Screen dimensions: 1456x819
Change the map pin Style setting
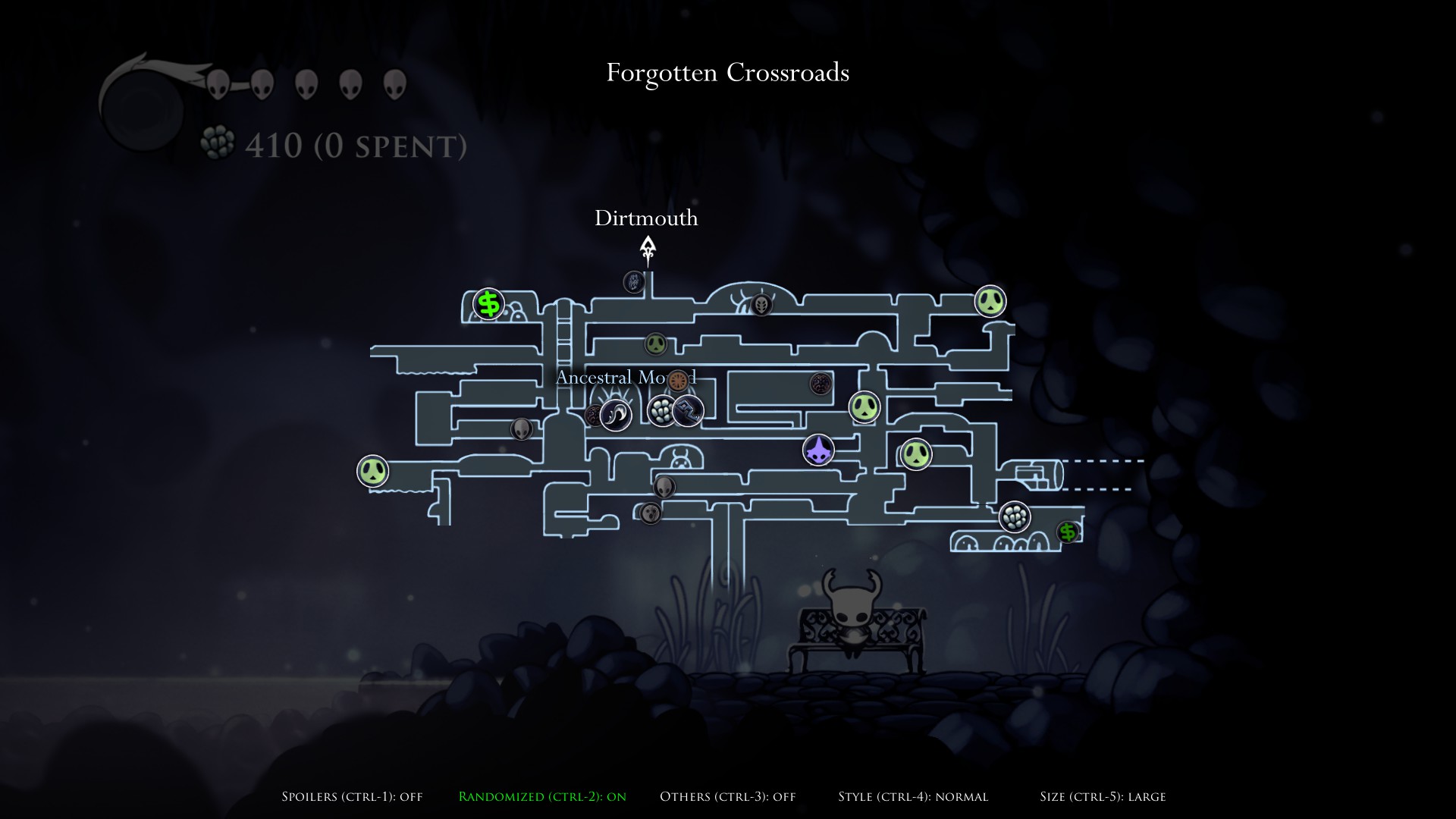click(913, 796)
